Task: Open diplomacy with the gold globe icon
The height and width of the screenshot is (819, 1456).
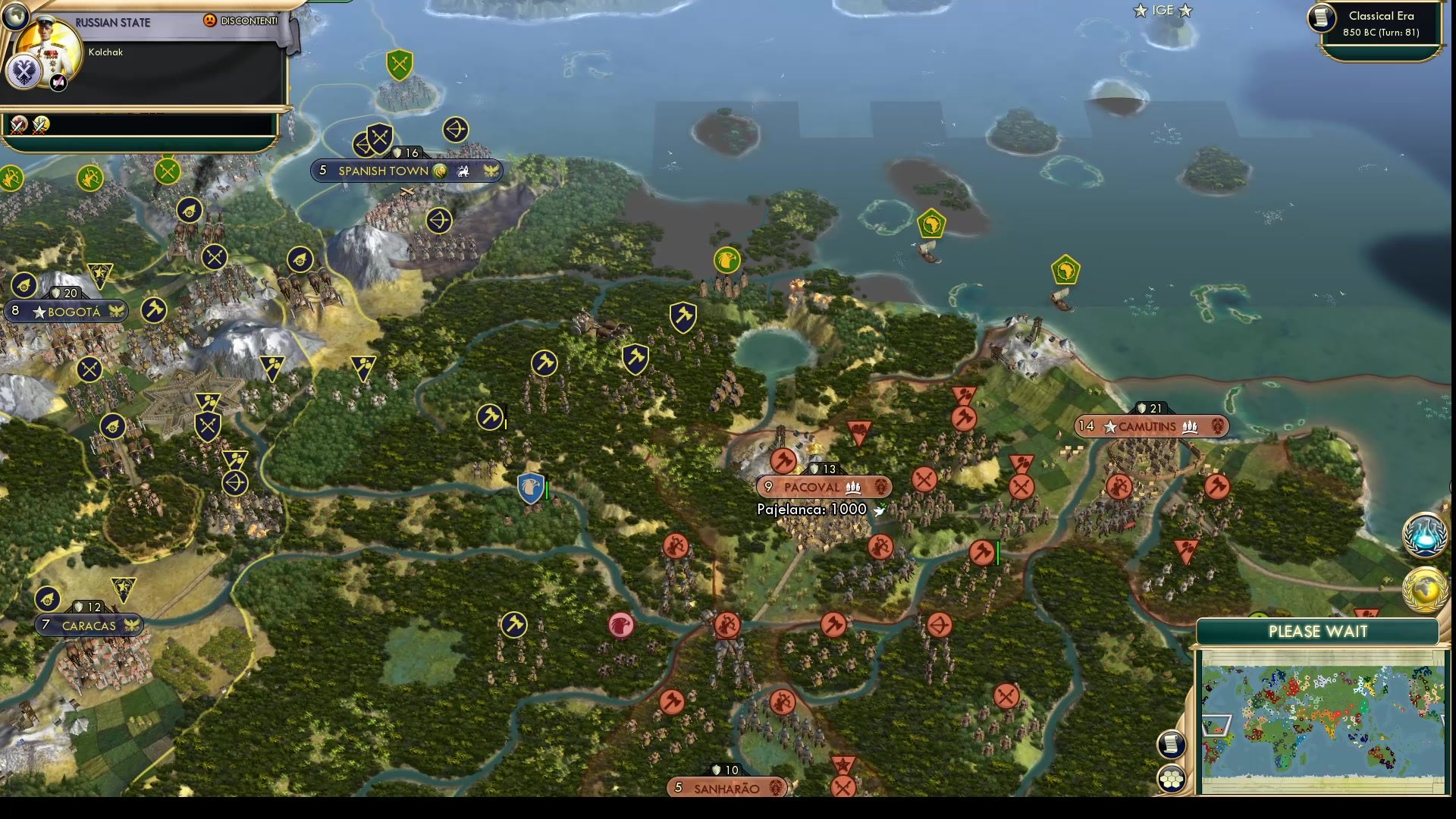Action: click(x=1423, y=588)
